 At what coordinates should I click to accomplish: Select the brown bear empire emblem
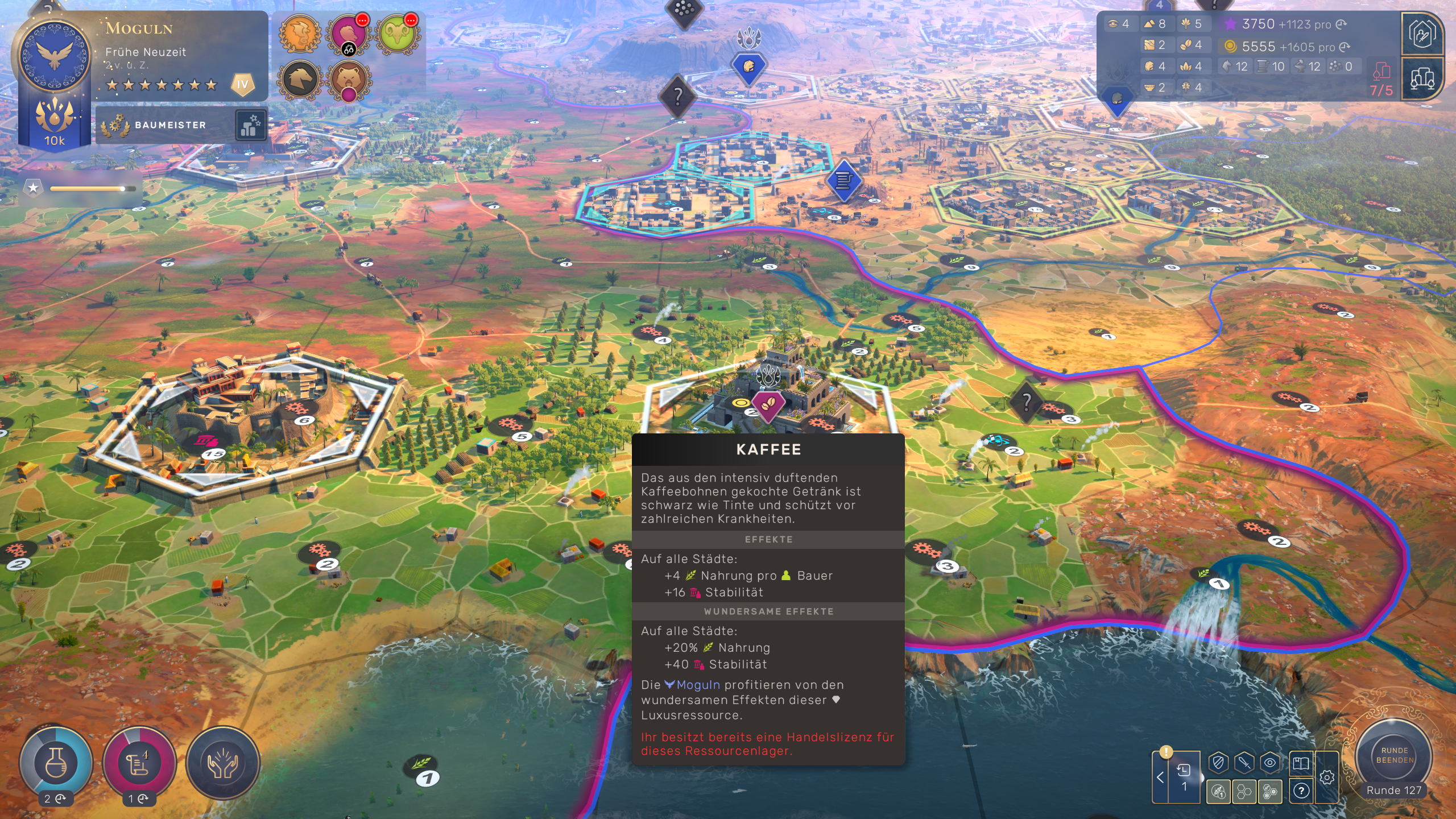[x=348, y=80]
